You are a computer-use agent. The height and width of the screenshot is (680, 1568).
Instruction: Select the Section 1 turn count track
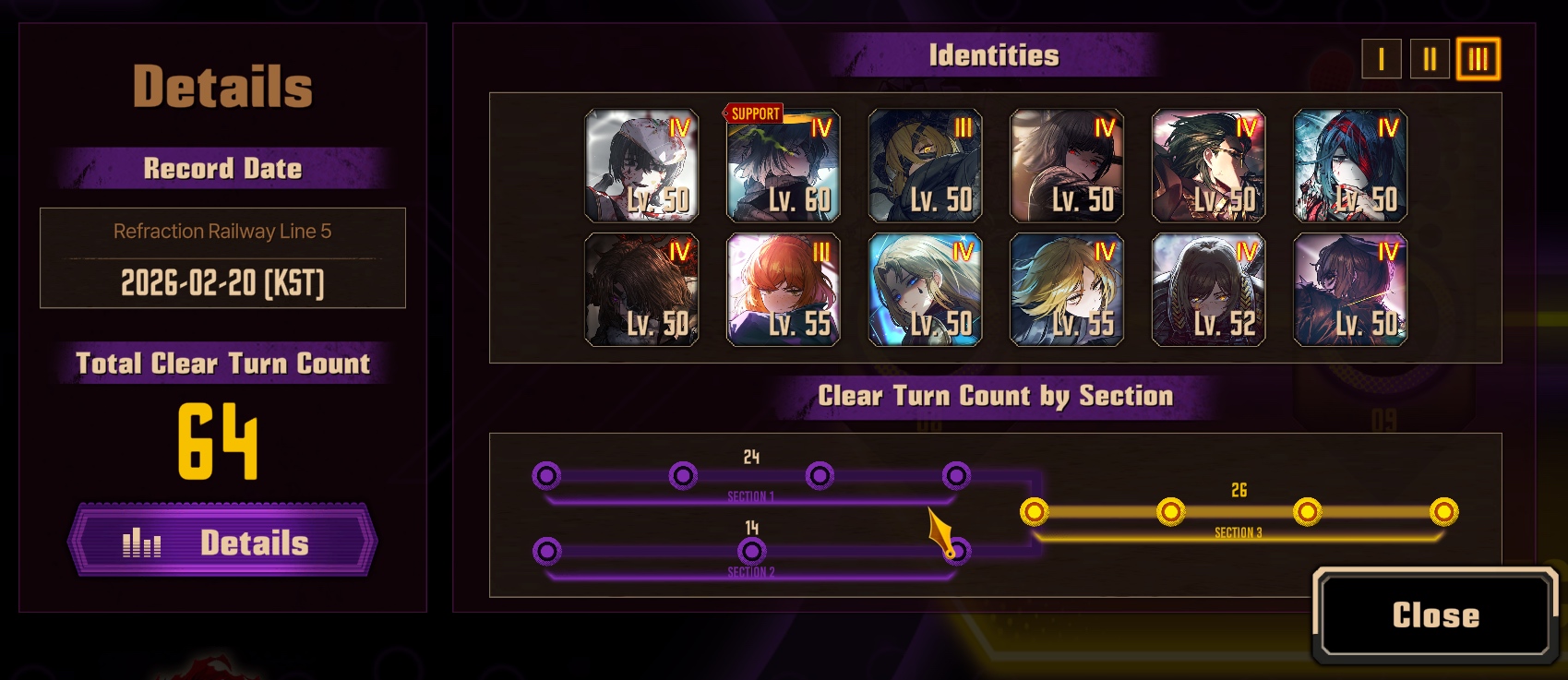[751, 476]
